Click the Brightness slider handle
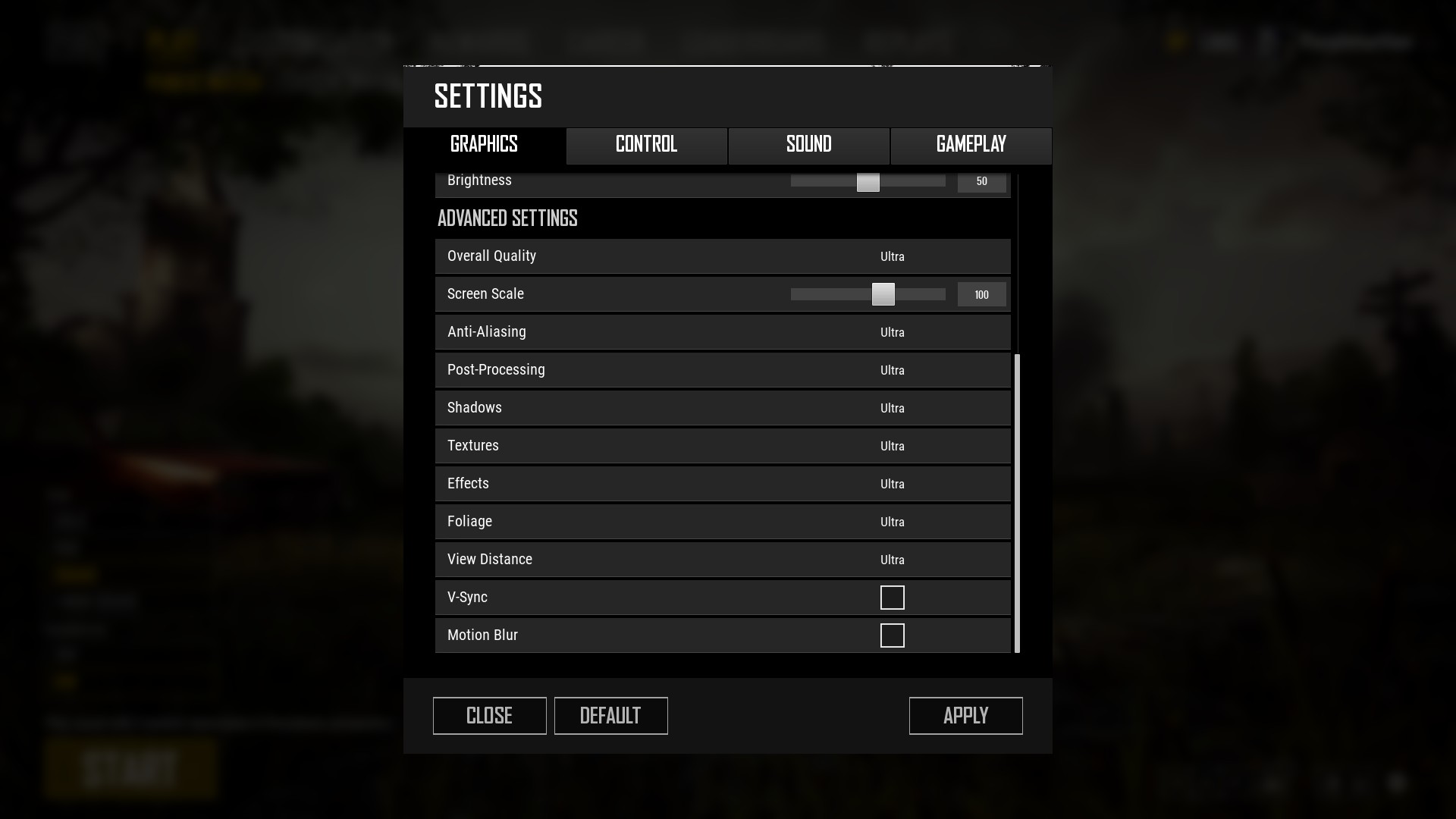Image resolution: width=1456 pixels, height=819 pixels. click(868, 182)
